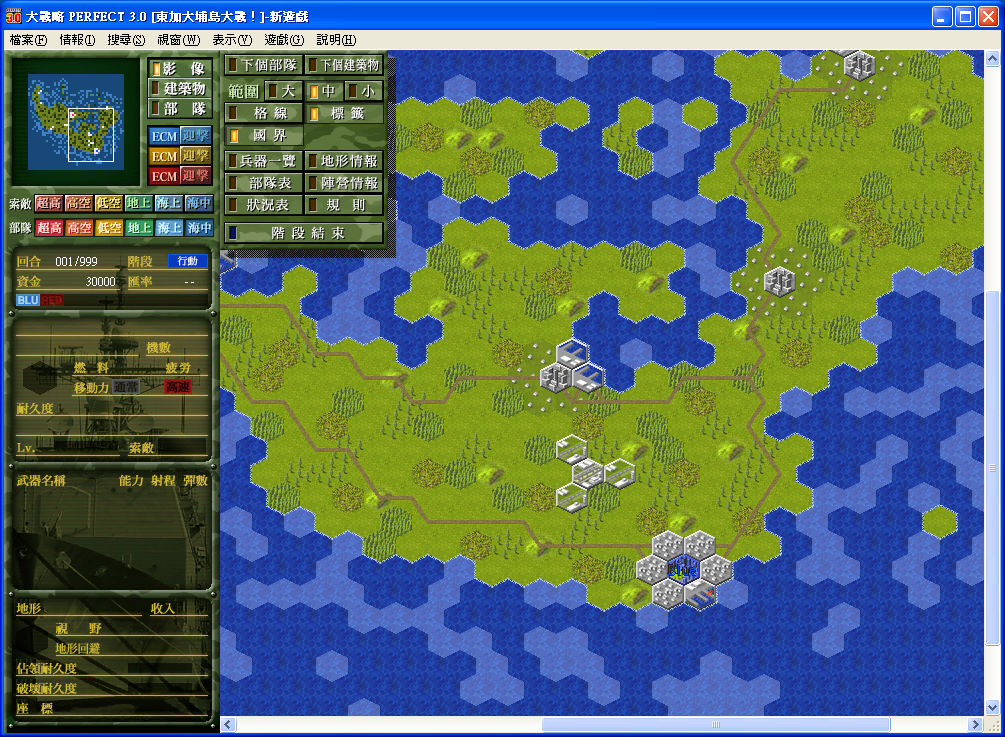Toggle the blue ECM indicator

click(x=163, y=136)
